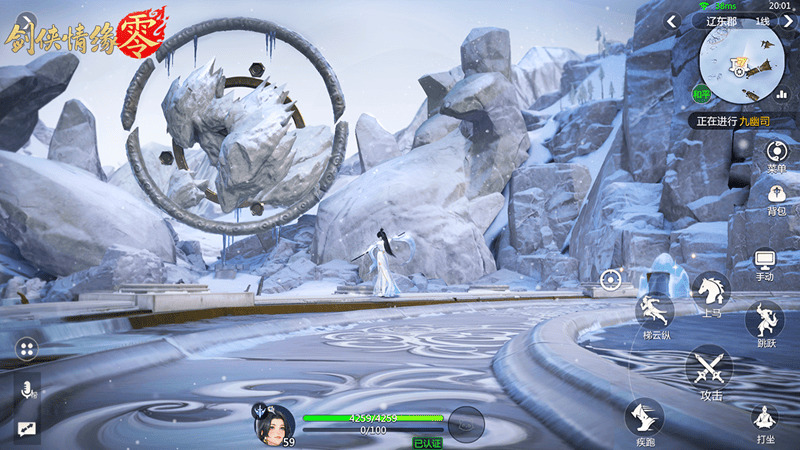The height and width of the screenshot is (450, 800).
Task: Click the target lock crosshair icon
Action: (610, 282)
